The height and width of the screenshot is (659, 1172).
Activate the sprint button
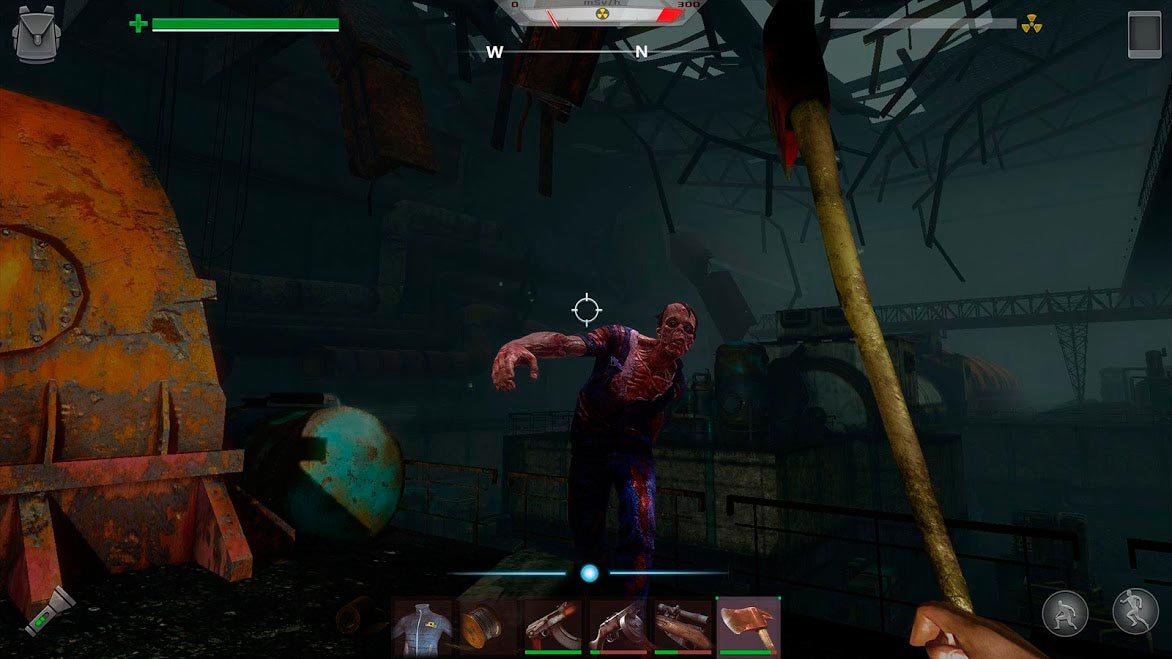[1135, 612]
